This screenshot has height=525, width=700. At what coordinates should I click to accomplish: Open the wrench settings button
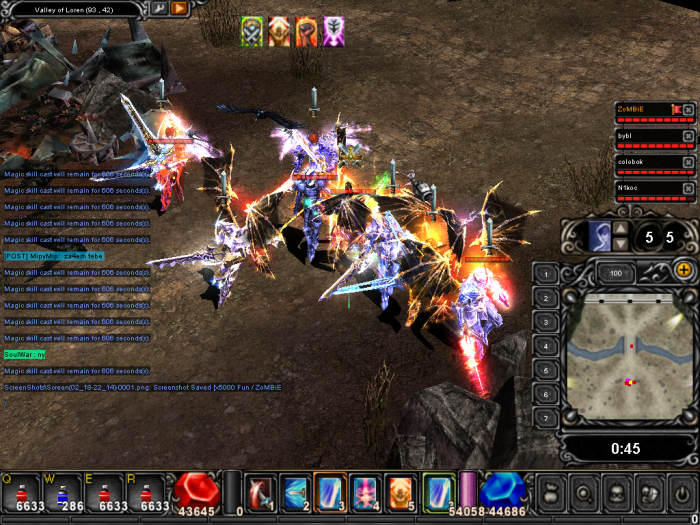159,8
